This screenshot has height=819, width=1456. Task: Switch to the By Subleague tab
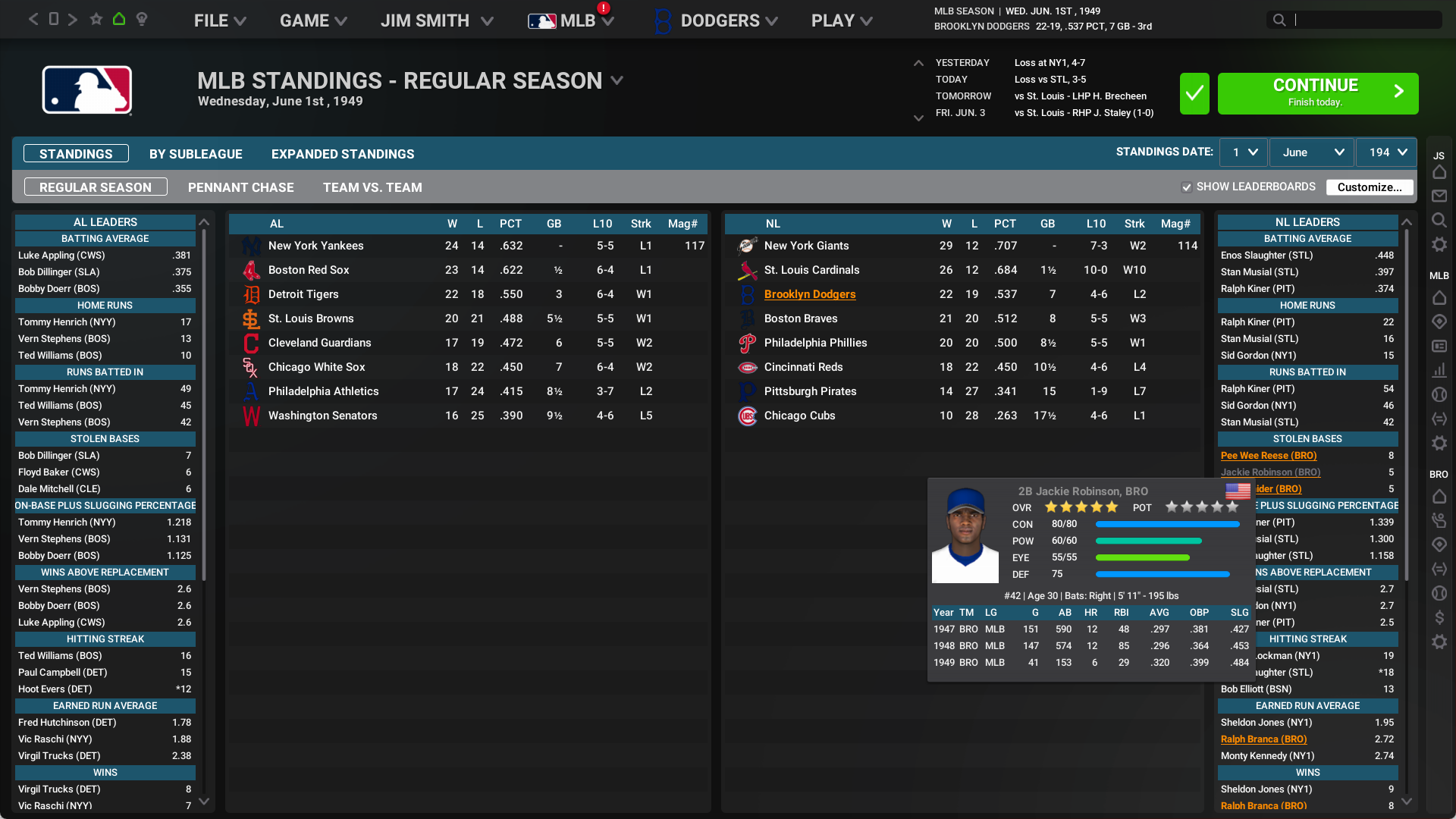click(196, 154)
